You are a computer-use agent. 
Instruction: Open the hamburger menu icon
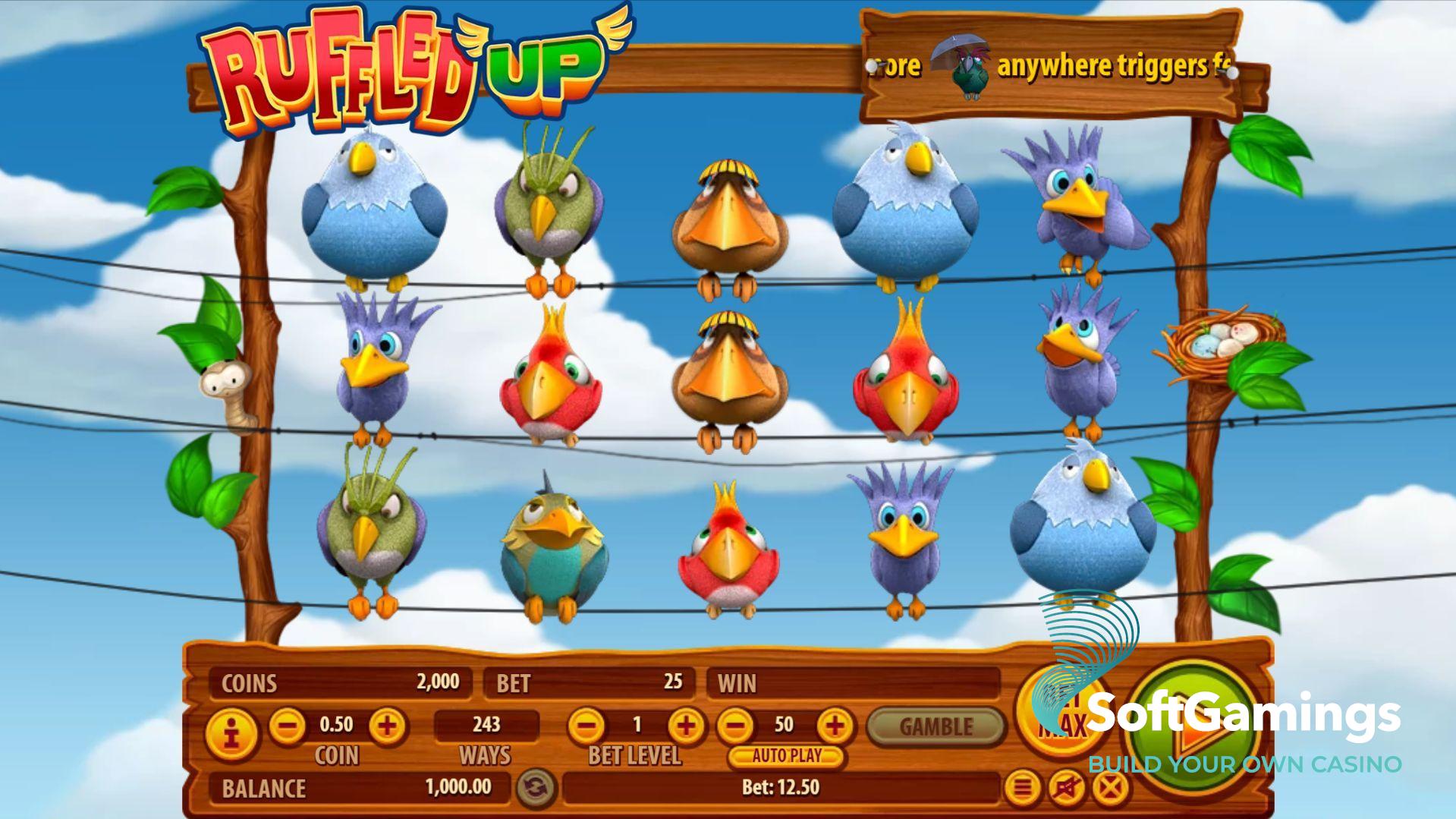(x=1023, y=789)
